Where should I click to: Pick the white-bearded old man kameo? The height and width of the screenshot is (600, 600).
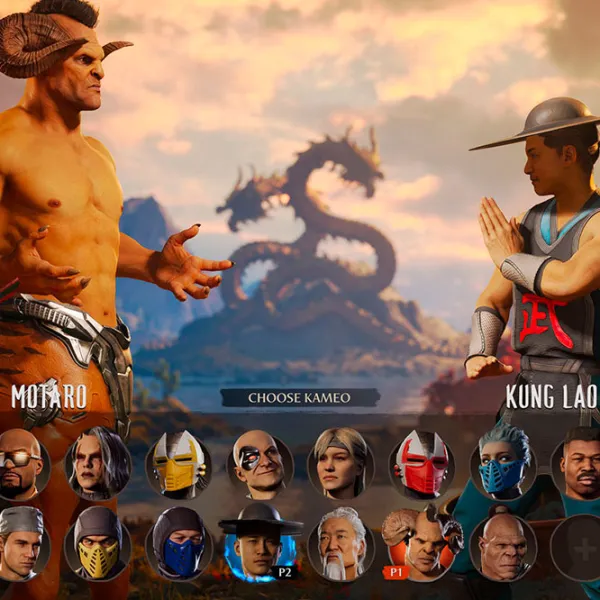[341, 545]
